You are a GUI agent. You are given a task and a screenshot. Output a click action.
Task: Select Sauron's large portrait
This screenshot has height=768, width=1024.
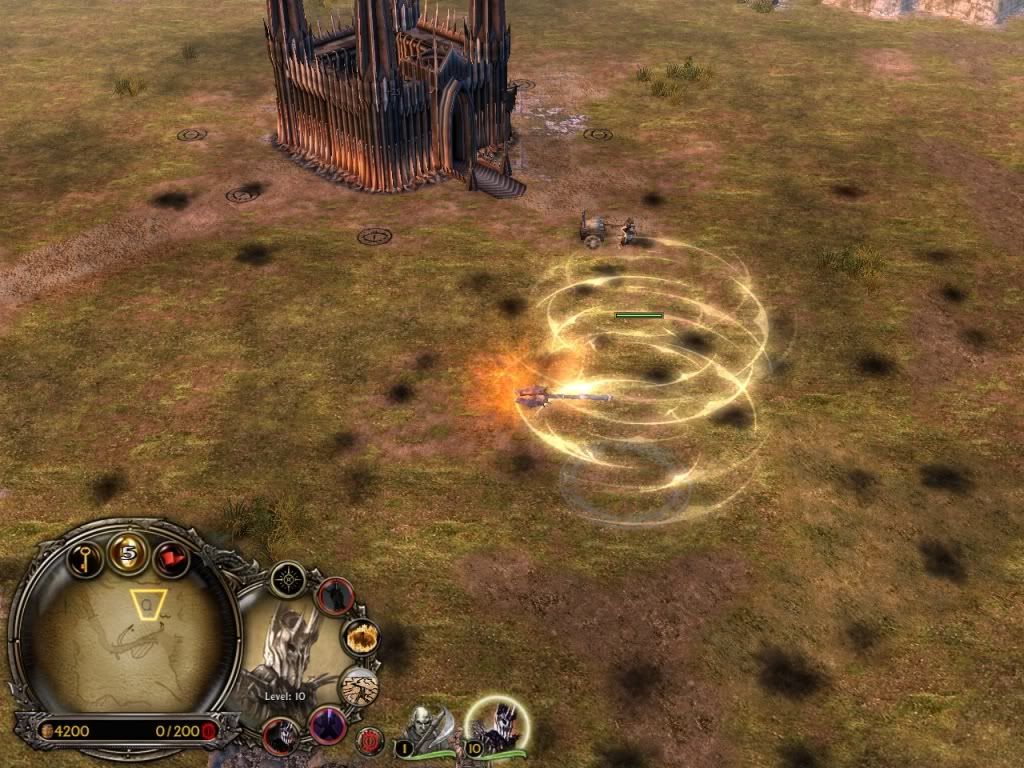click(x=290, y=650)
